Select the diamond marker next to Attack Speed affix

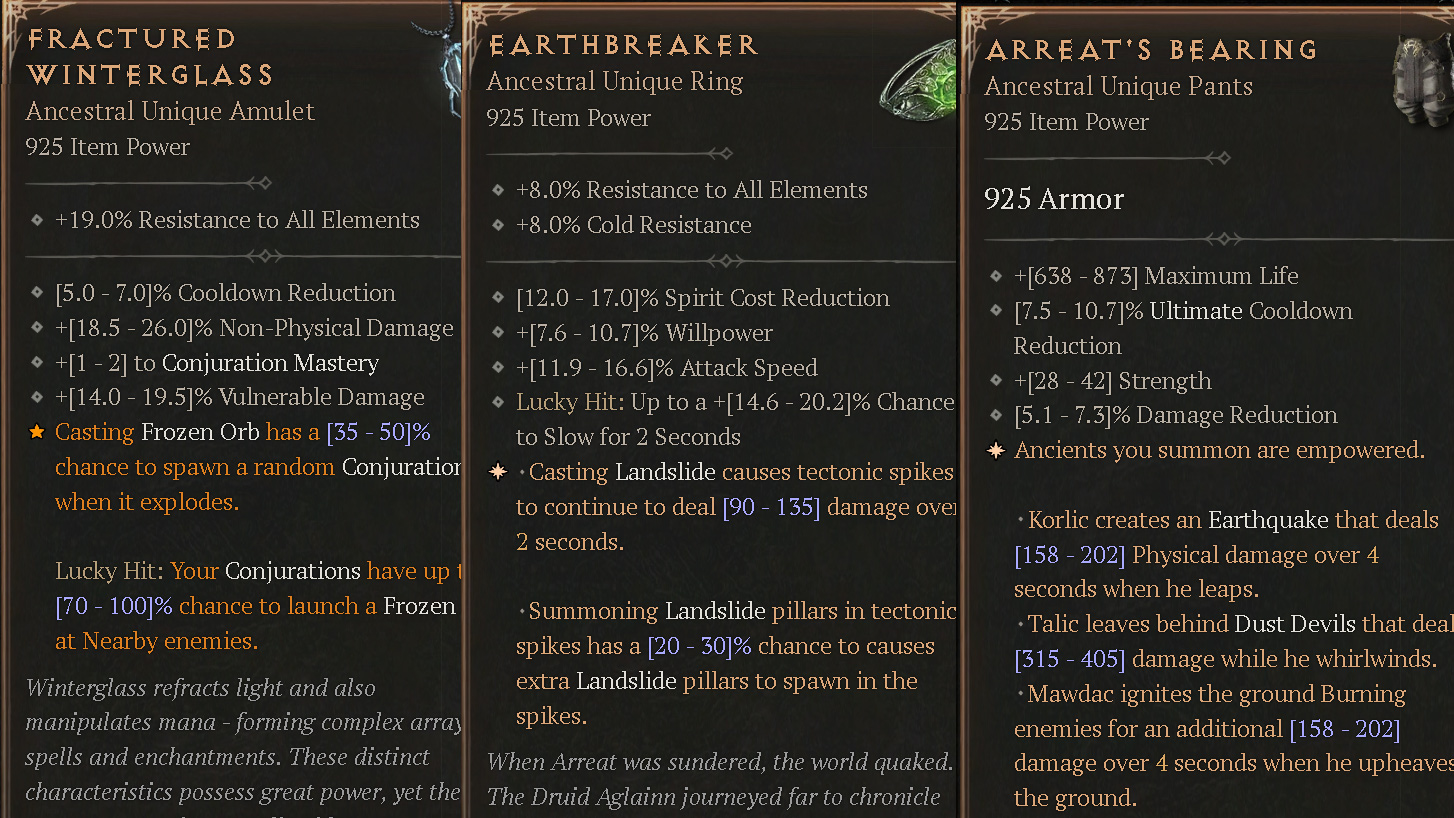[x=498, y=368]
